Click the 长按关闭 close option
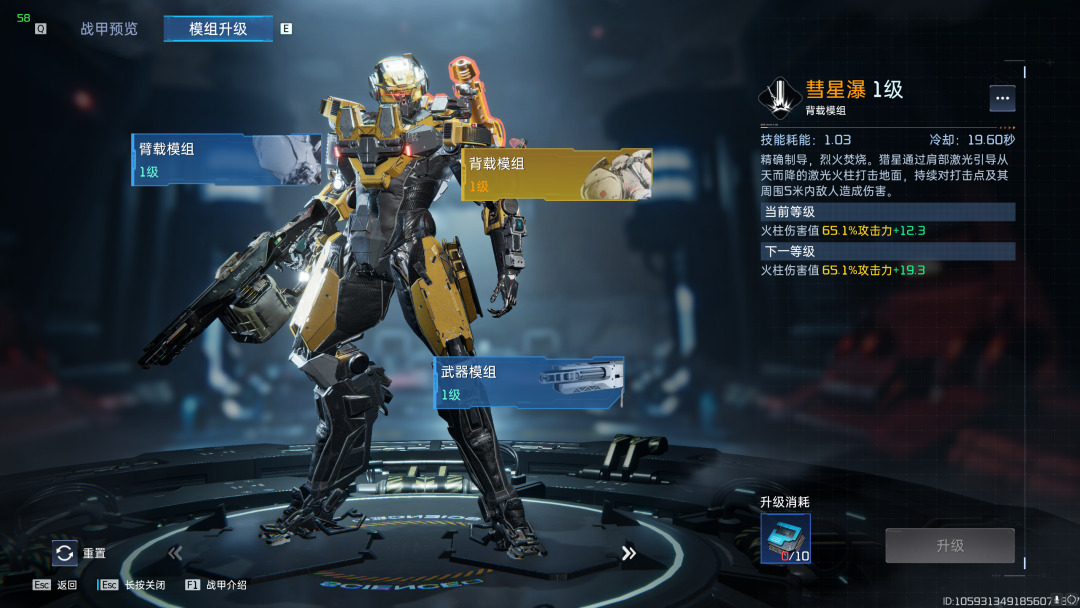Screen dimensions: 1080x608 click(132, 585)
